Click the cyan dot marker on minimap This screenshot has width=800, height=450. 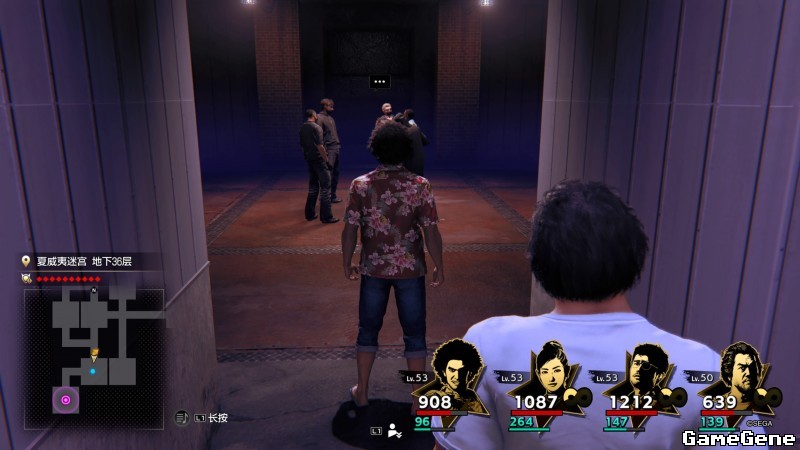93,371
